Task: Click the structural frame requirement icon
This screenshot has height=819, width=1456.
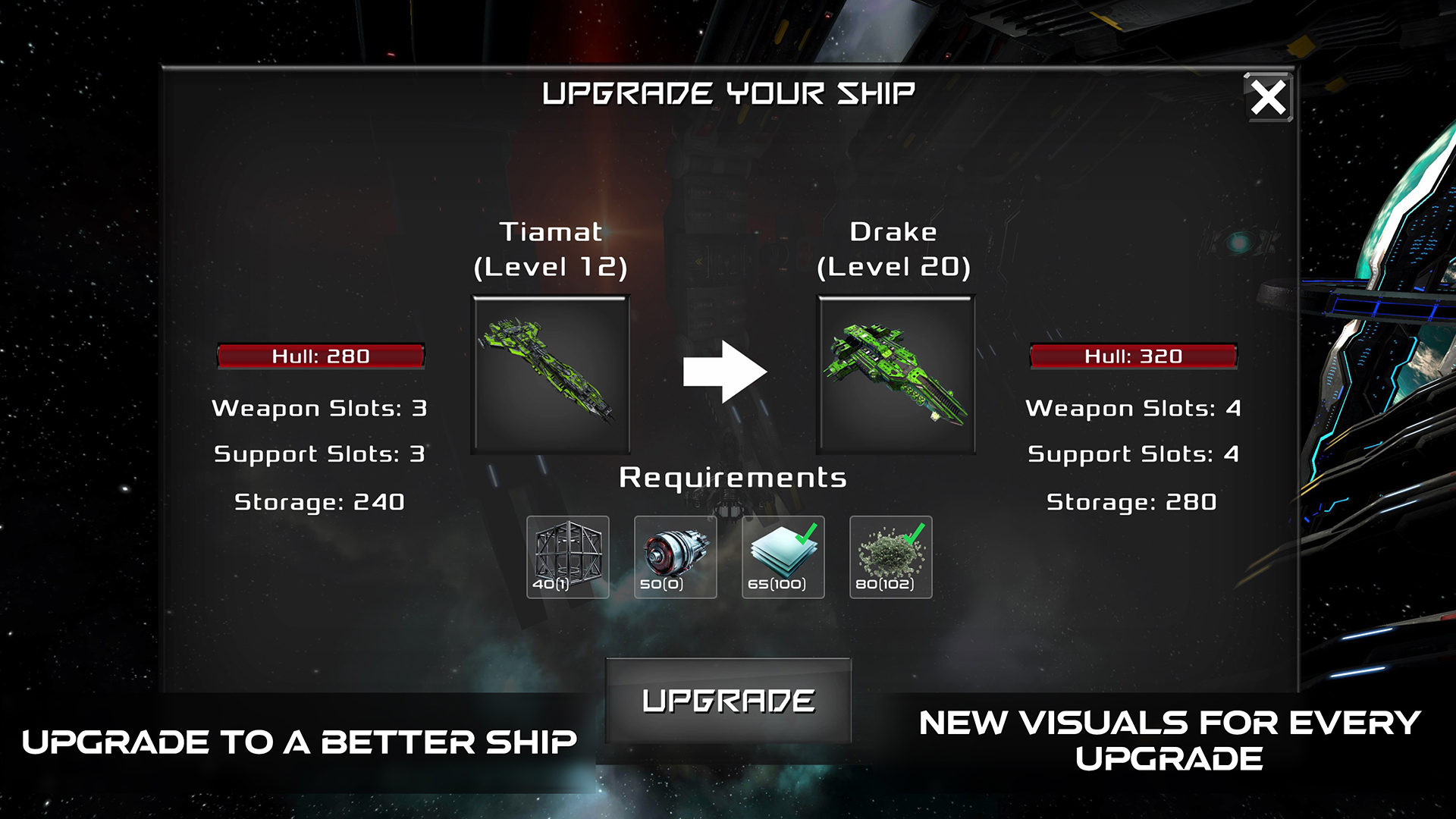Action: click(568, 556)
